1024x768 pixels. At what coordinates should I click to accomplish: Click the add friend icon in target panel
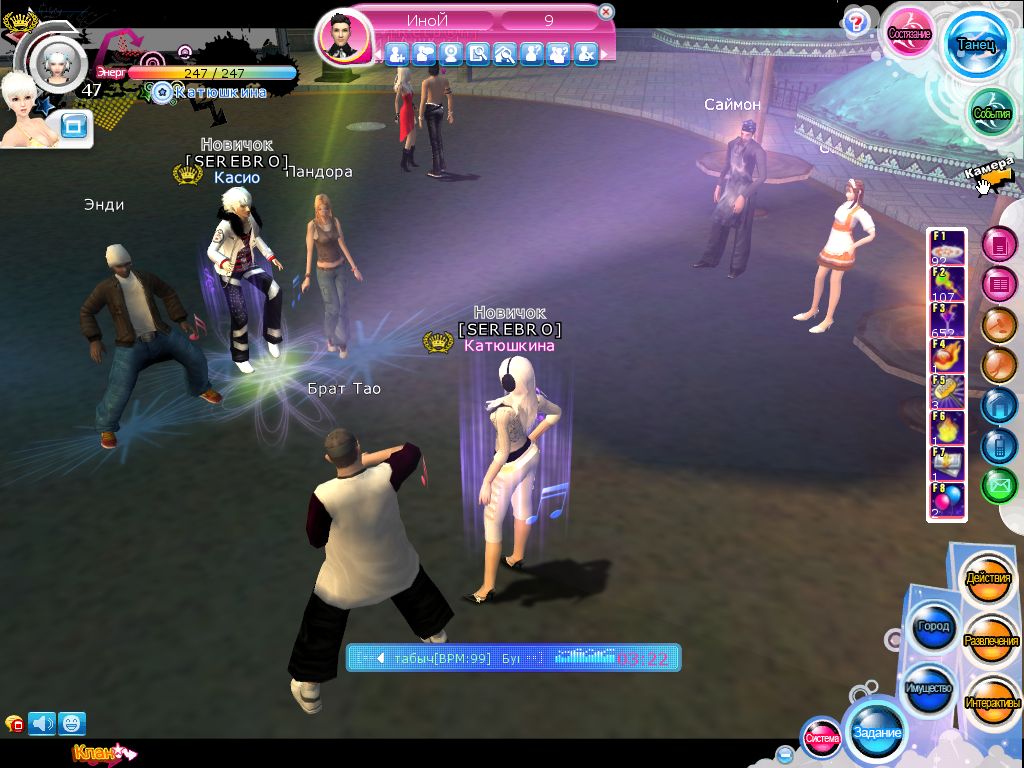398,54
